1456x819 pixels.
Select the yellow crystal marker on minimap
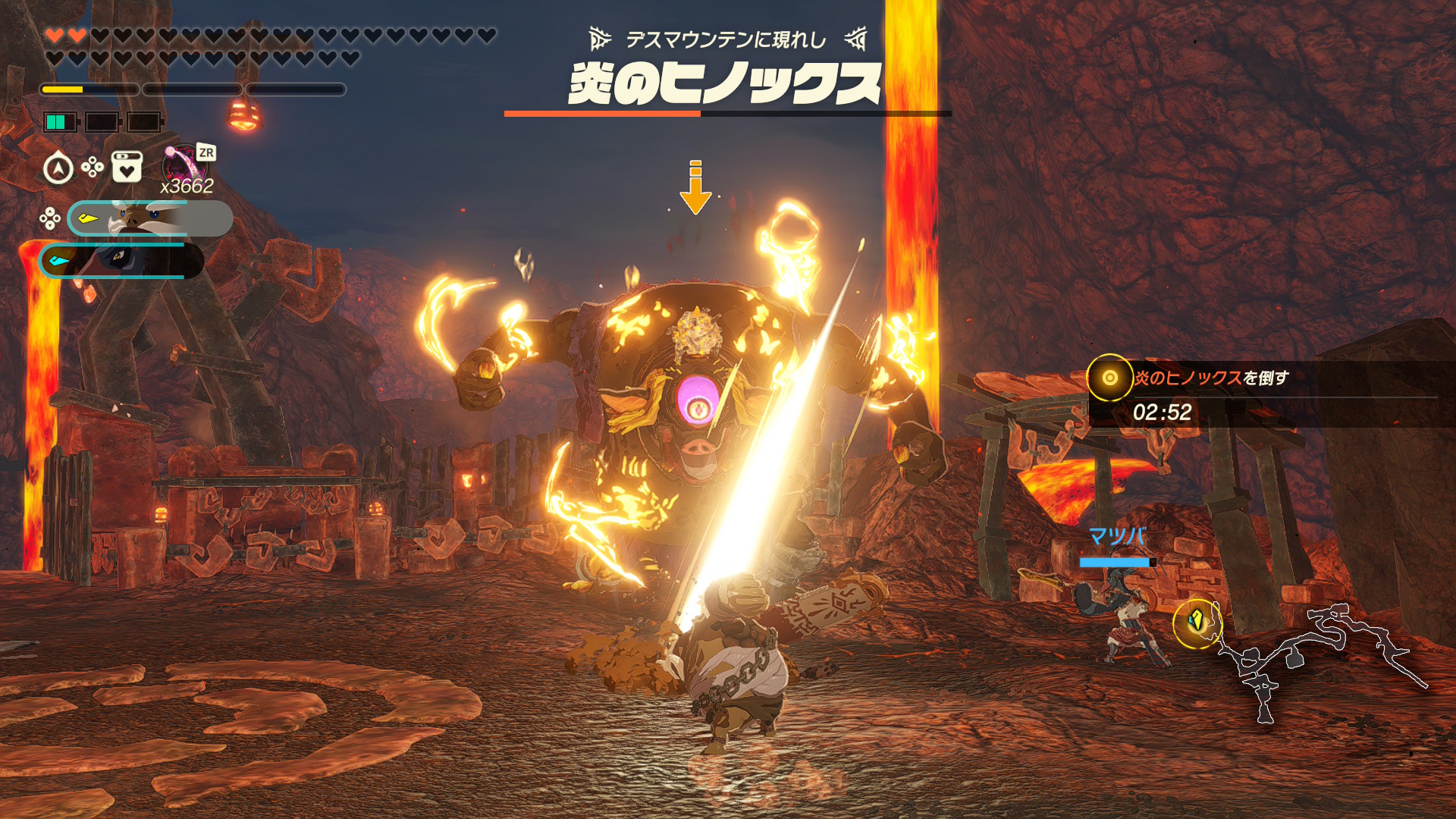(x=1196, y=622)
